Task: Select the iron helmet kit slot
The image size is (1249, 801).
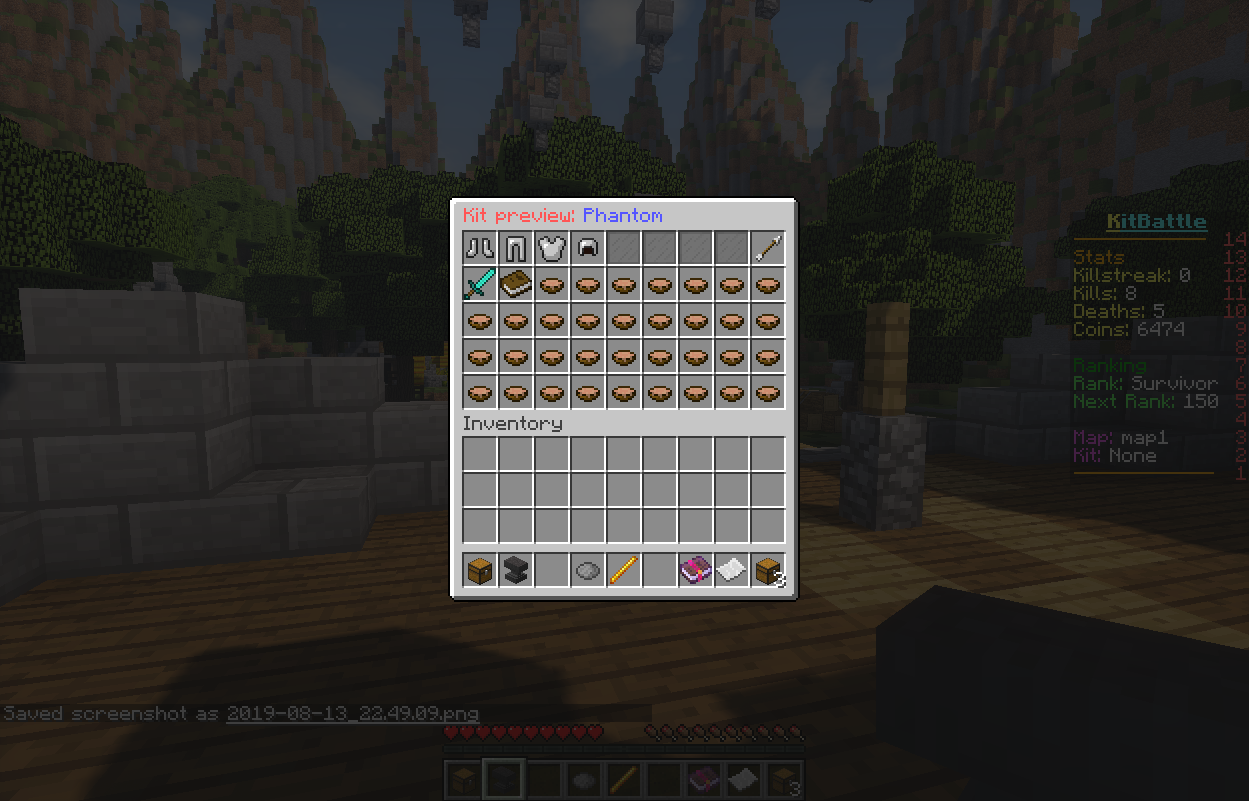Action: 588,249
